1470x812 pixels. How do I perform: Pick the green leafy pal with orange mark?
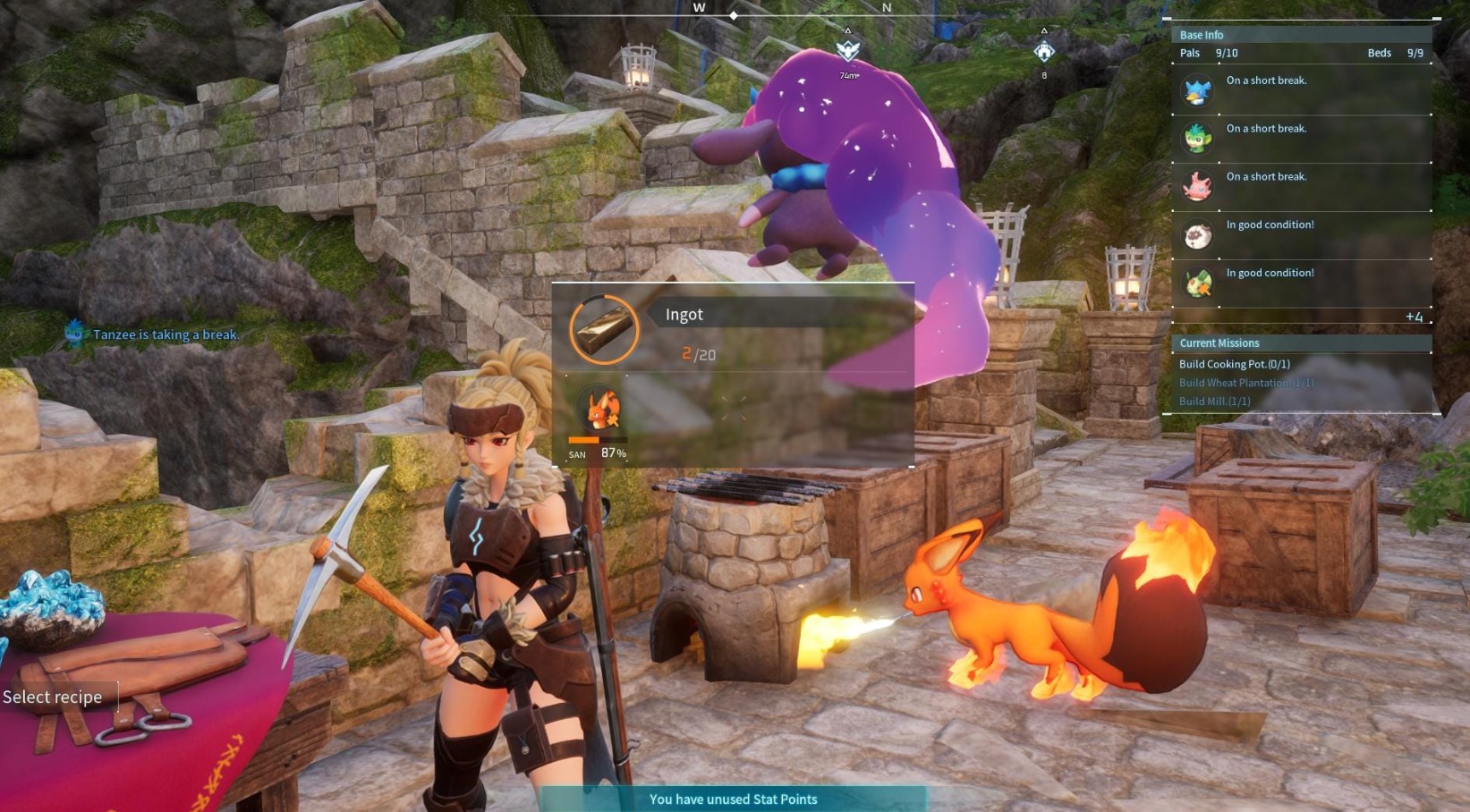(1197, 283)
